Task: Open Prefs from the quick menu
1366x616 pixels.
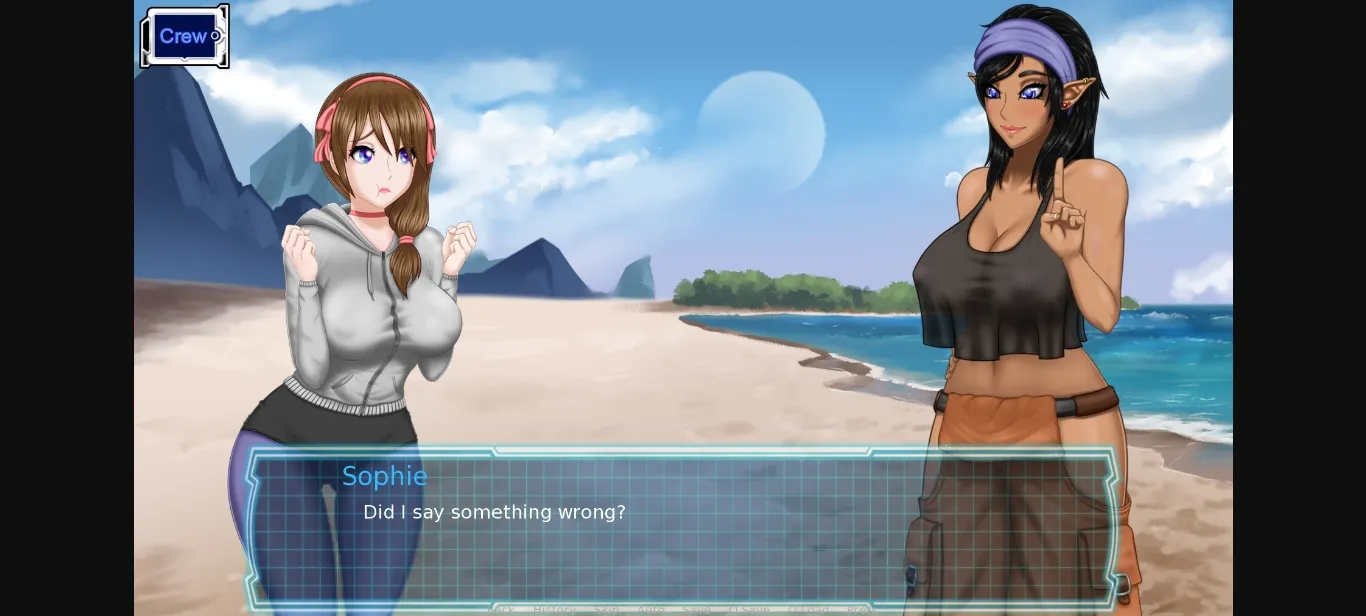Action: click(861, 609)
